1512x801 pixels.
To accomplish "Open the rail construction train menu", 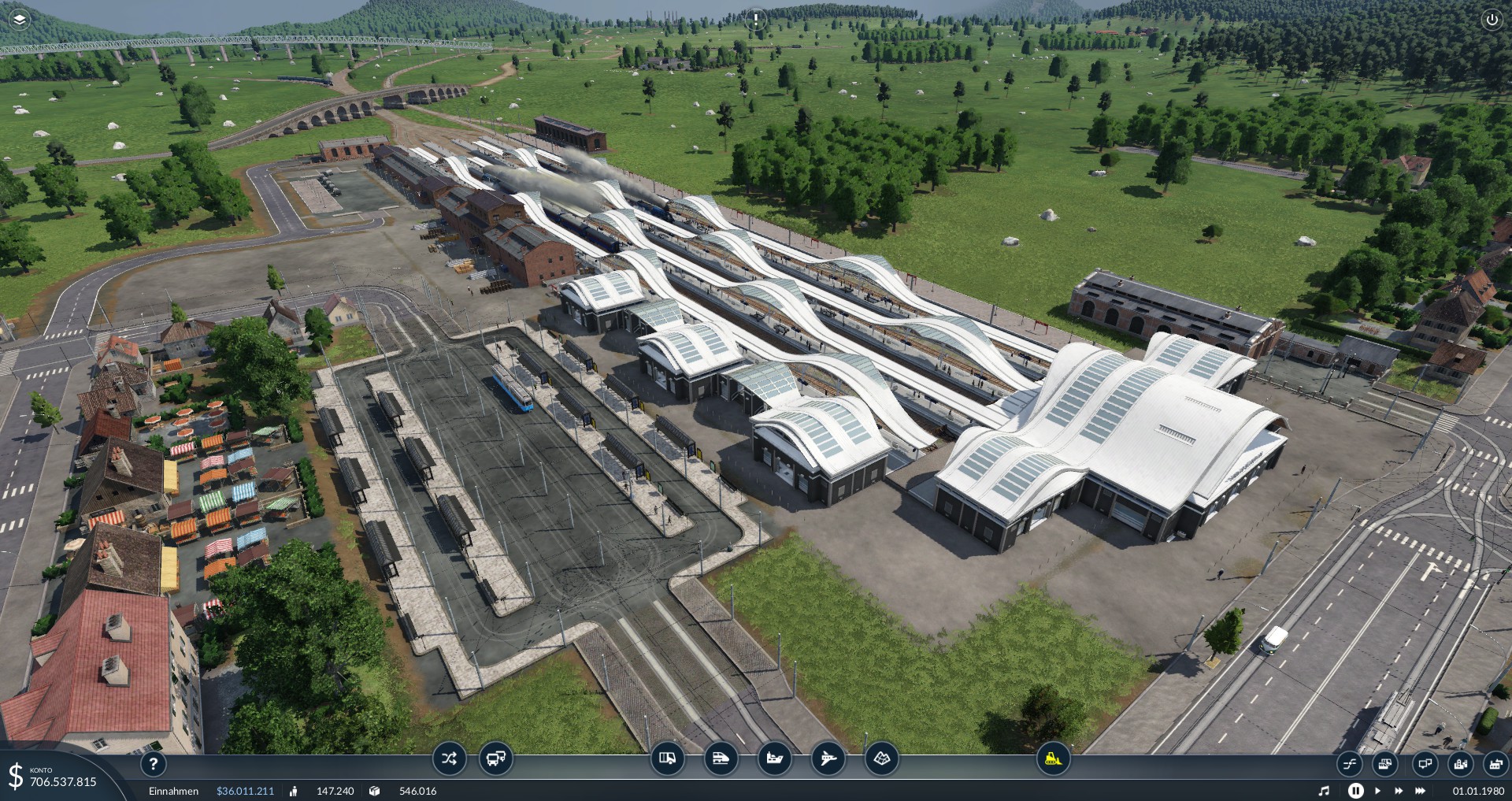I will pos(721,758).
